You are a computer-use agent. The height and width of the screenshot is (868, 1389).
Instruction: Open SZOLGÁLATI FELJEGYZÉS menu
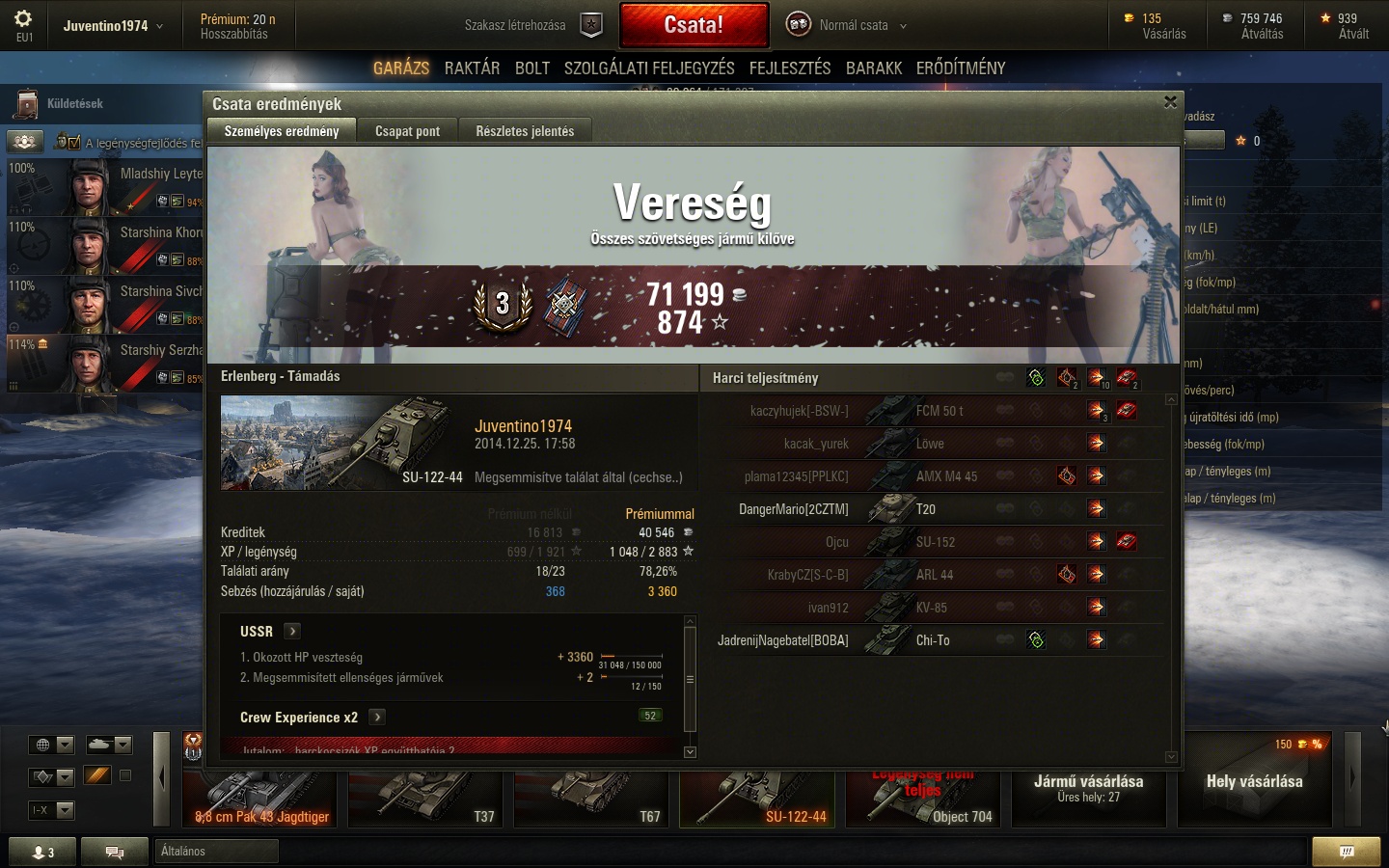click(x=649, y=68)
